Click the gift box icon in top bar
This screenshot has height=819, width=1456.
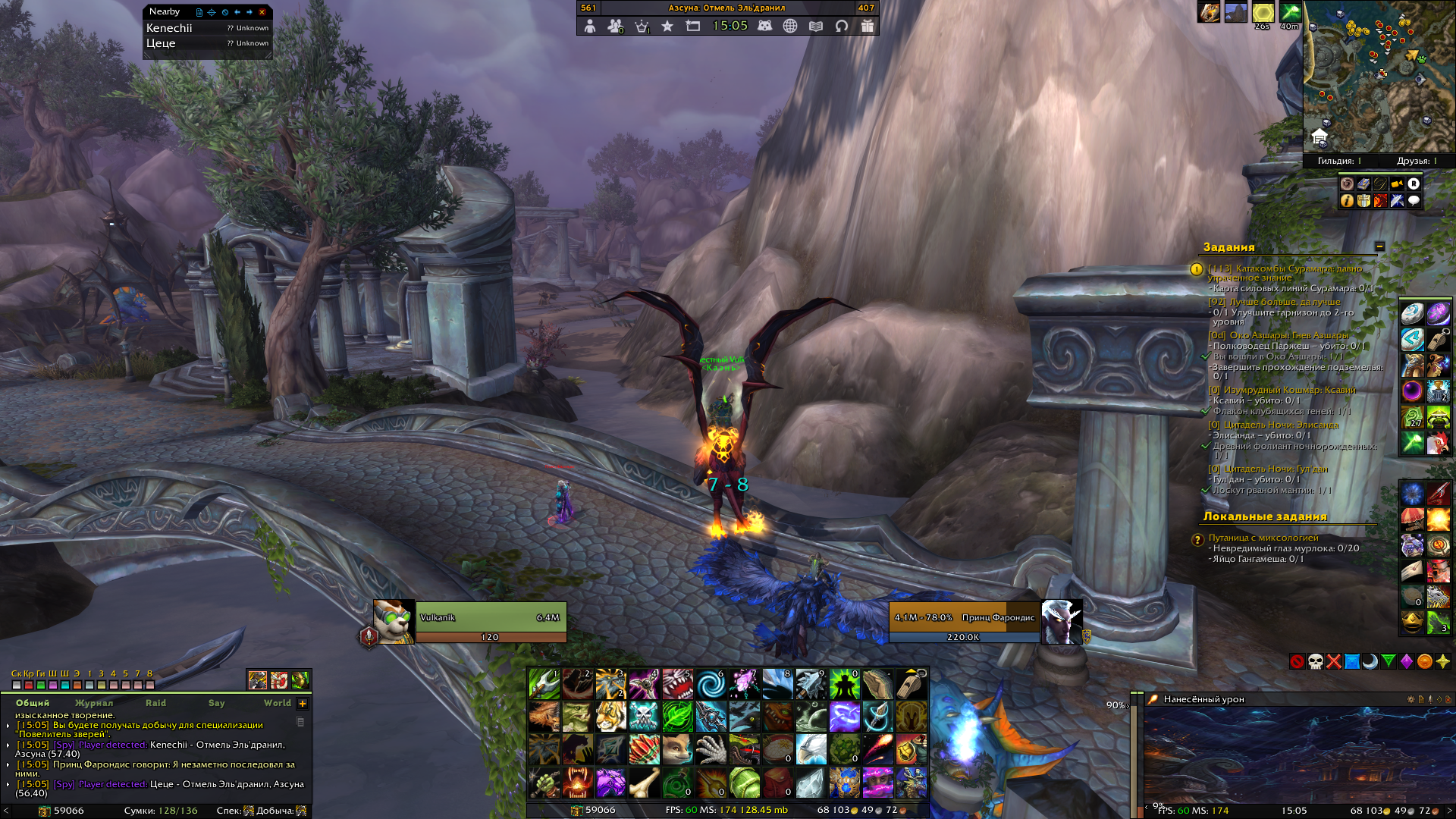[x=868, y=26]
